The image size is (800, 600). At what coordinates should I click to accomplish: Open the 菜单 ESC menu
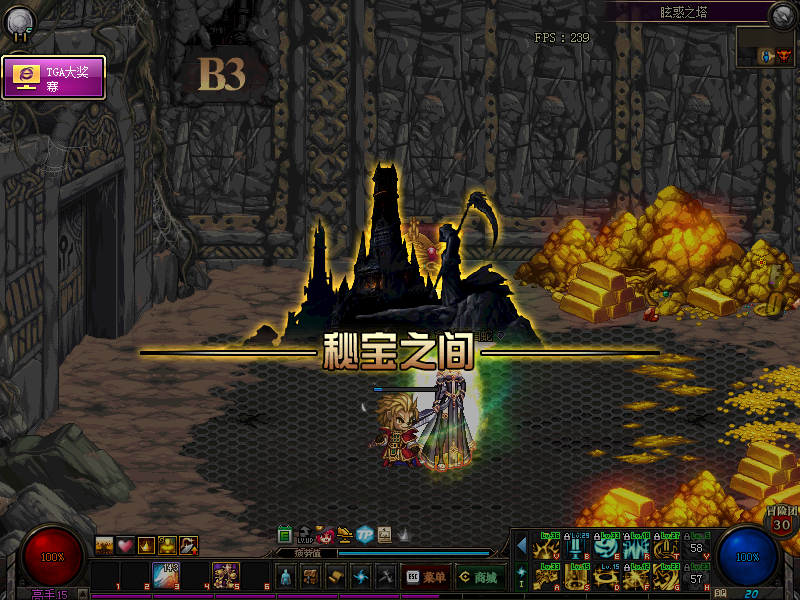pos(424,577)
